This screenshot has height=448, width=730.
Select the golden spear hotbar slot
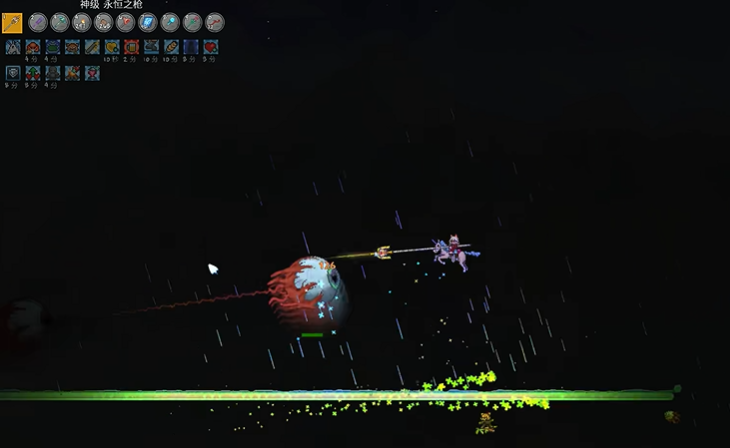[12, 22]
